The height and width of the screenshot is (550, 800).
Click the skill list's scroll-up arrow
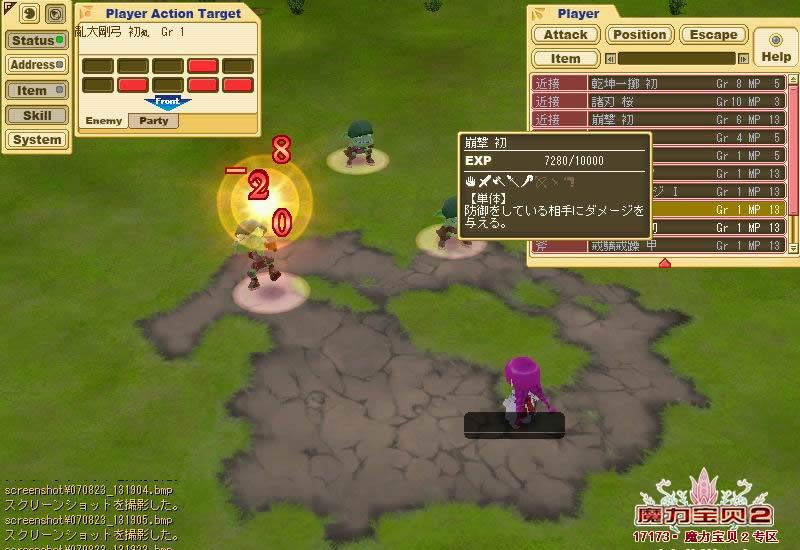(x=793, y=79)
